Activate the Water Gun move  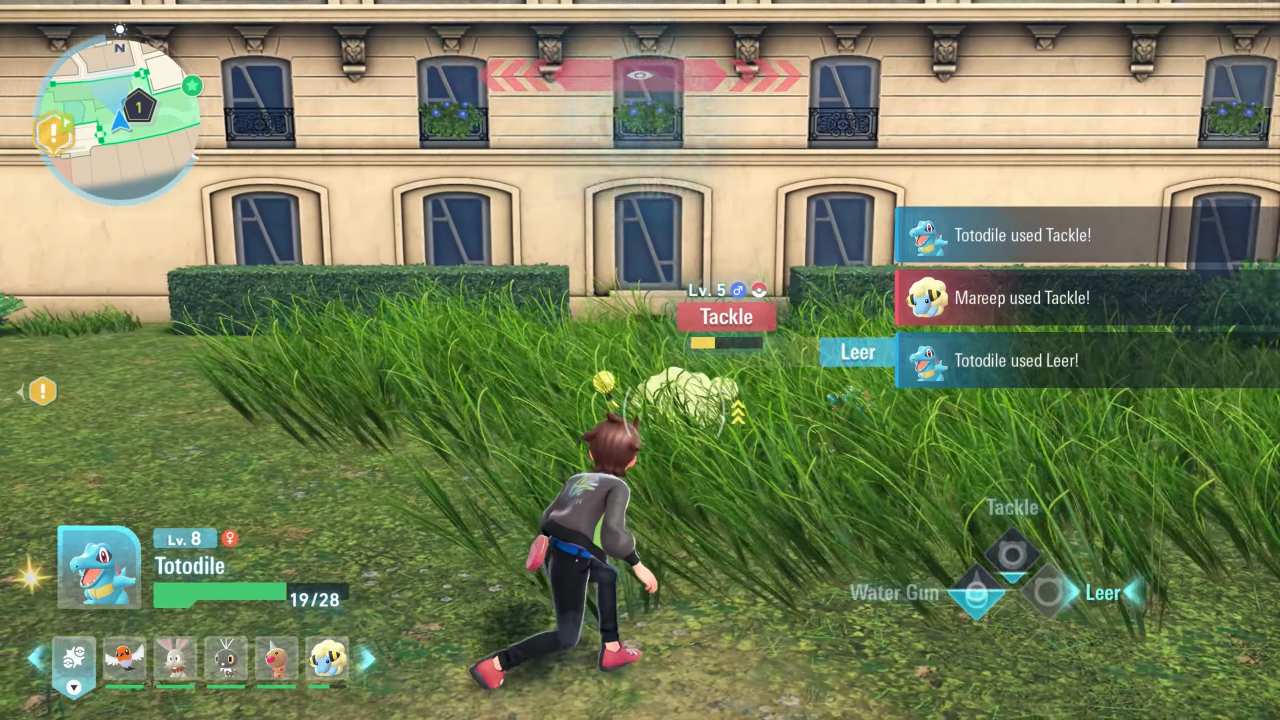click(976, 594)
